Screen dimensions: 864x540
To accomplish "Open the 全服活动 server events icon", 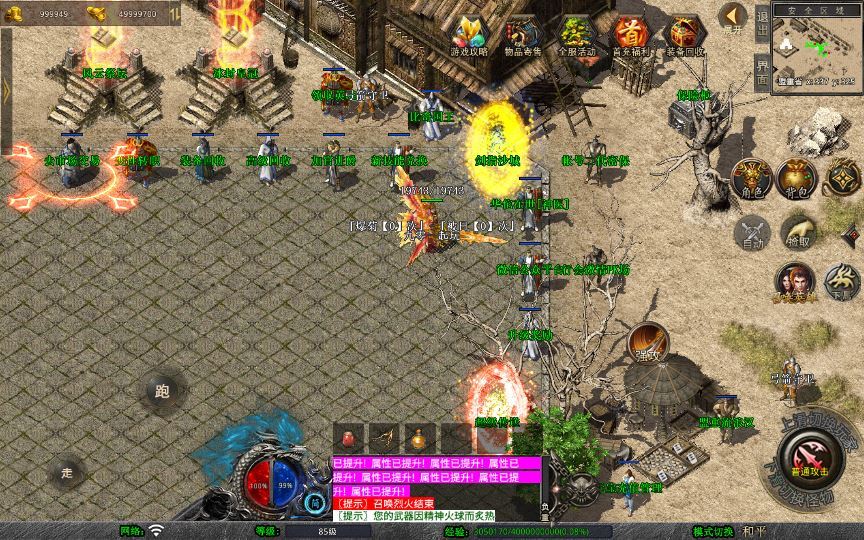I will pos(577,35).
